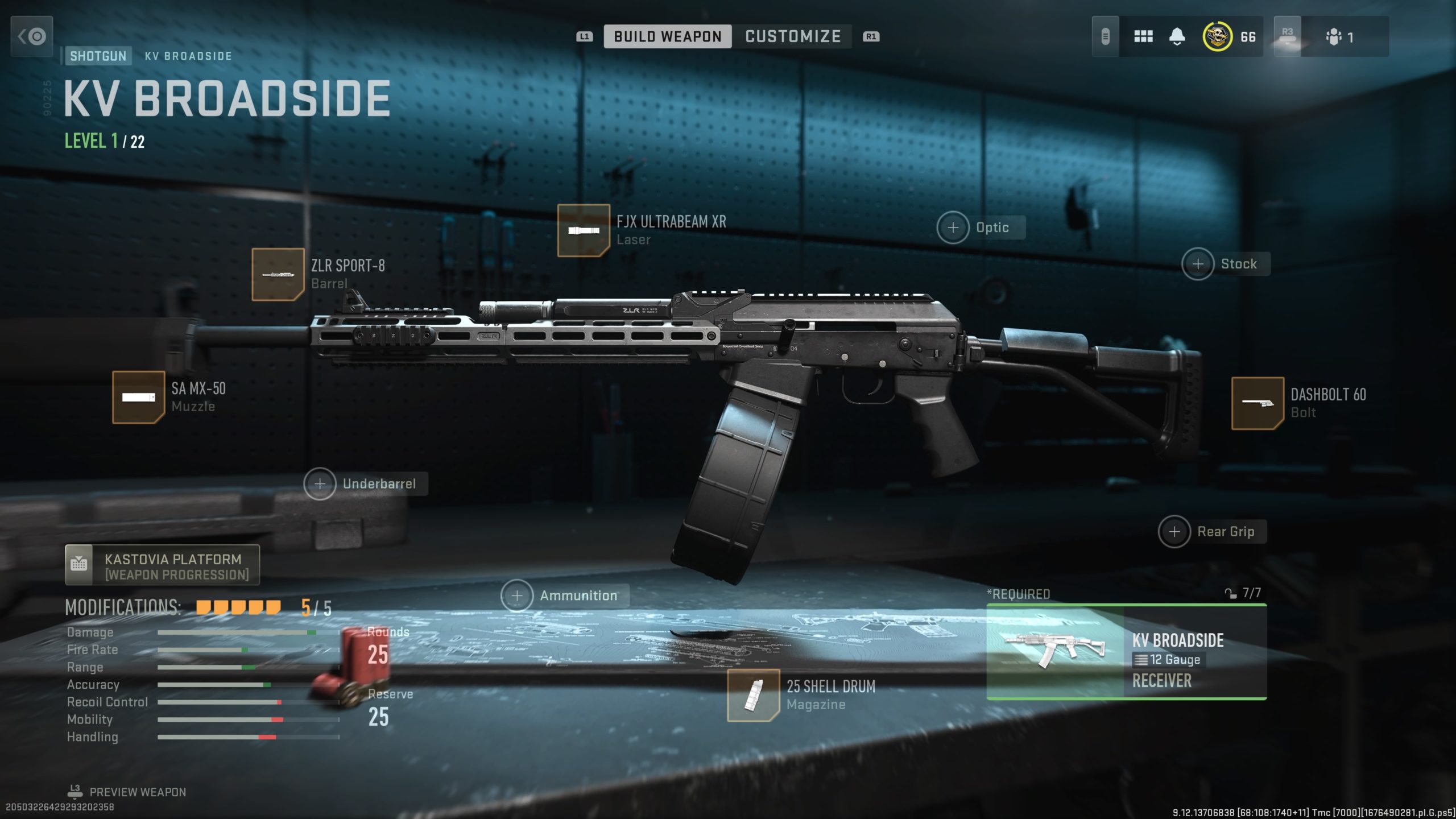Open the ZLR Sport-8 barrel slot
The width and height of the screenshot is (1456, 819).
point(278,275)
